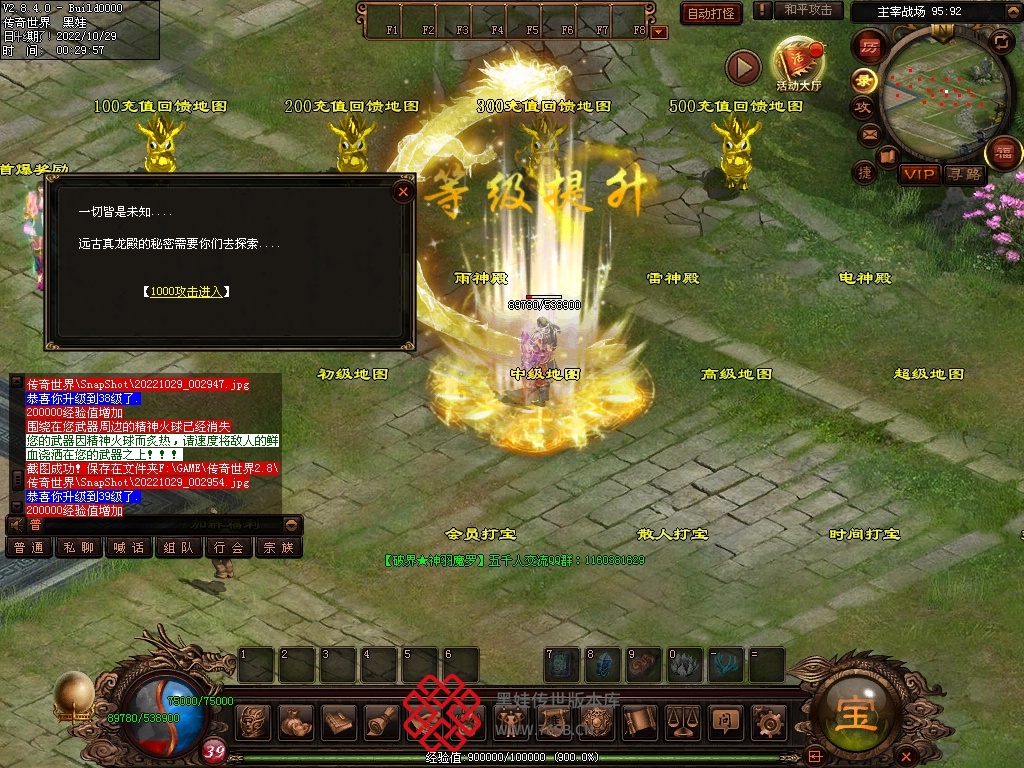This screenshot has width=1024, height=768.
Task: Toggle the 自动打怪 auto-fight button
Action: [x=711, y=13]
